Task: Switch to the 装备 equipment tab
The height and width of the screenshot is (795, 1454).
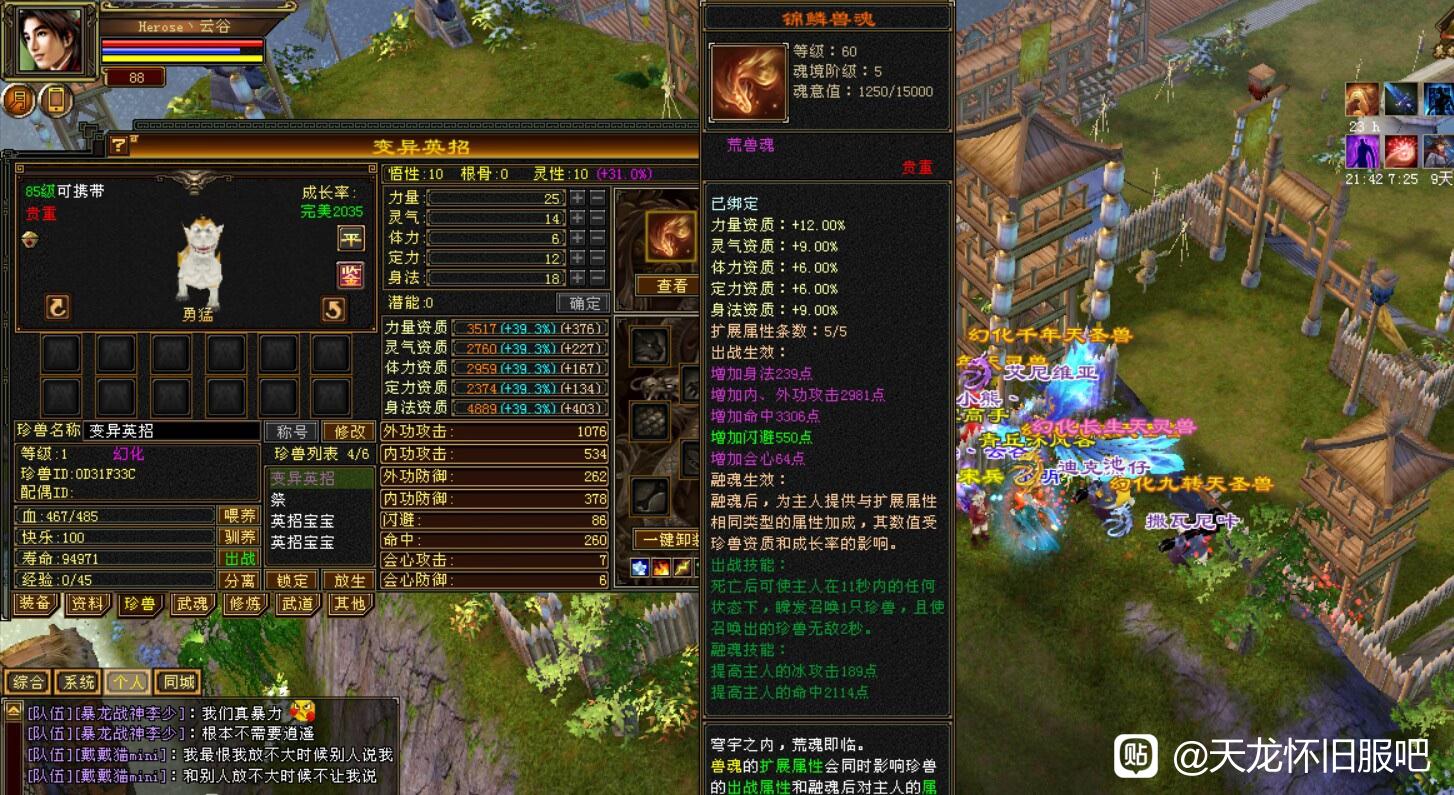Action: 35,603
